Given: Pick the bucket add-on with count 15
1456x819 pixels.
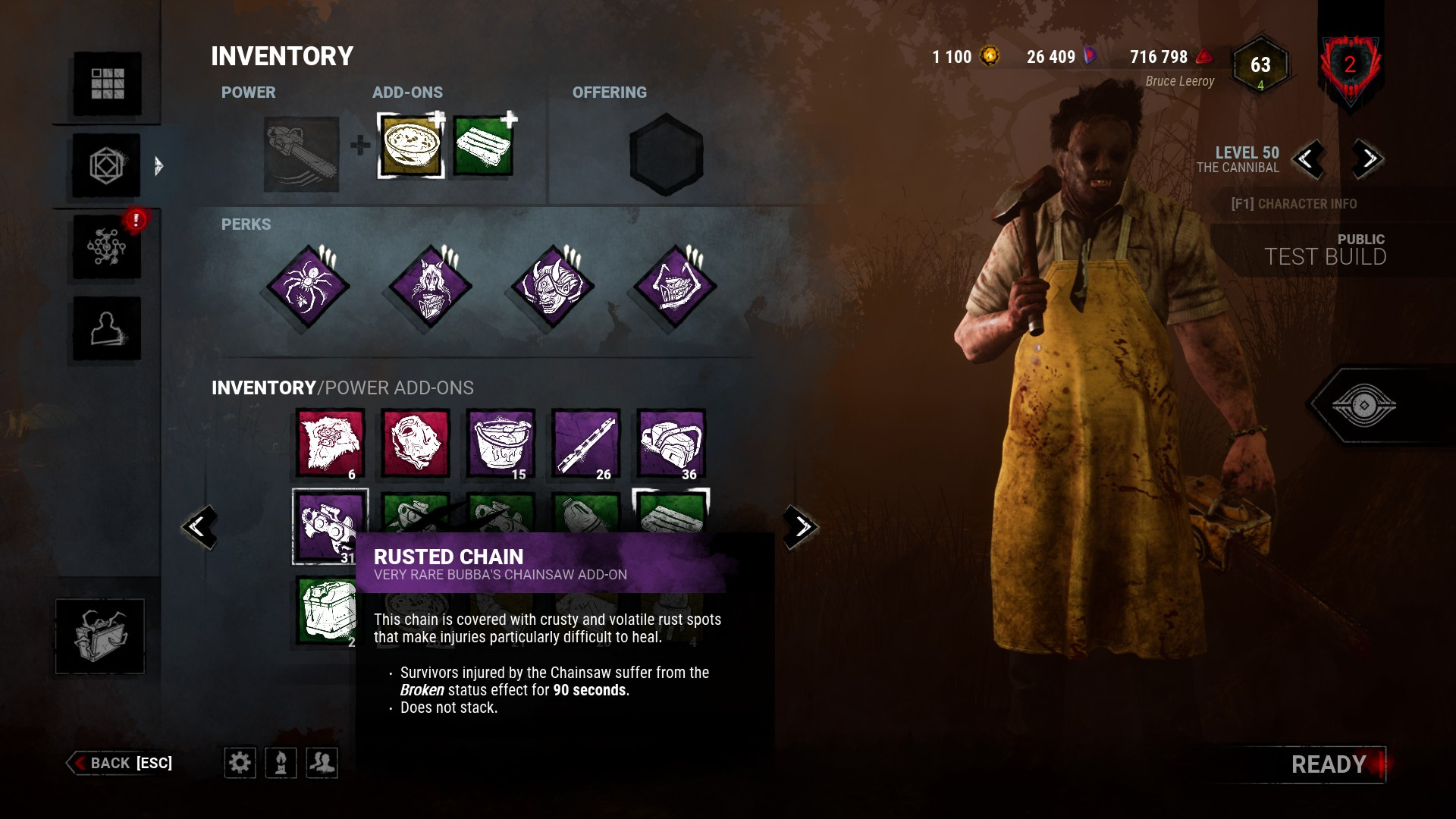Looking at the screenshot, I should [500, 444].
